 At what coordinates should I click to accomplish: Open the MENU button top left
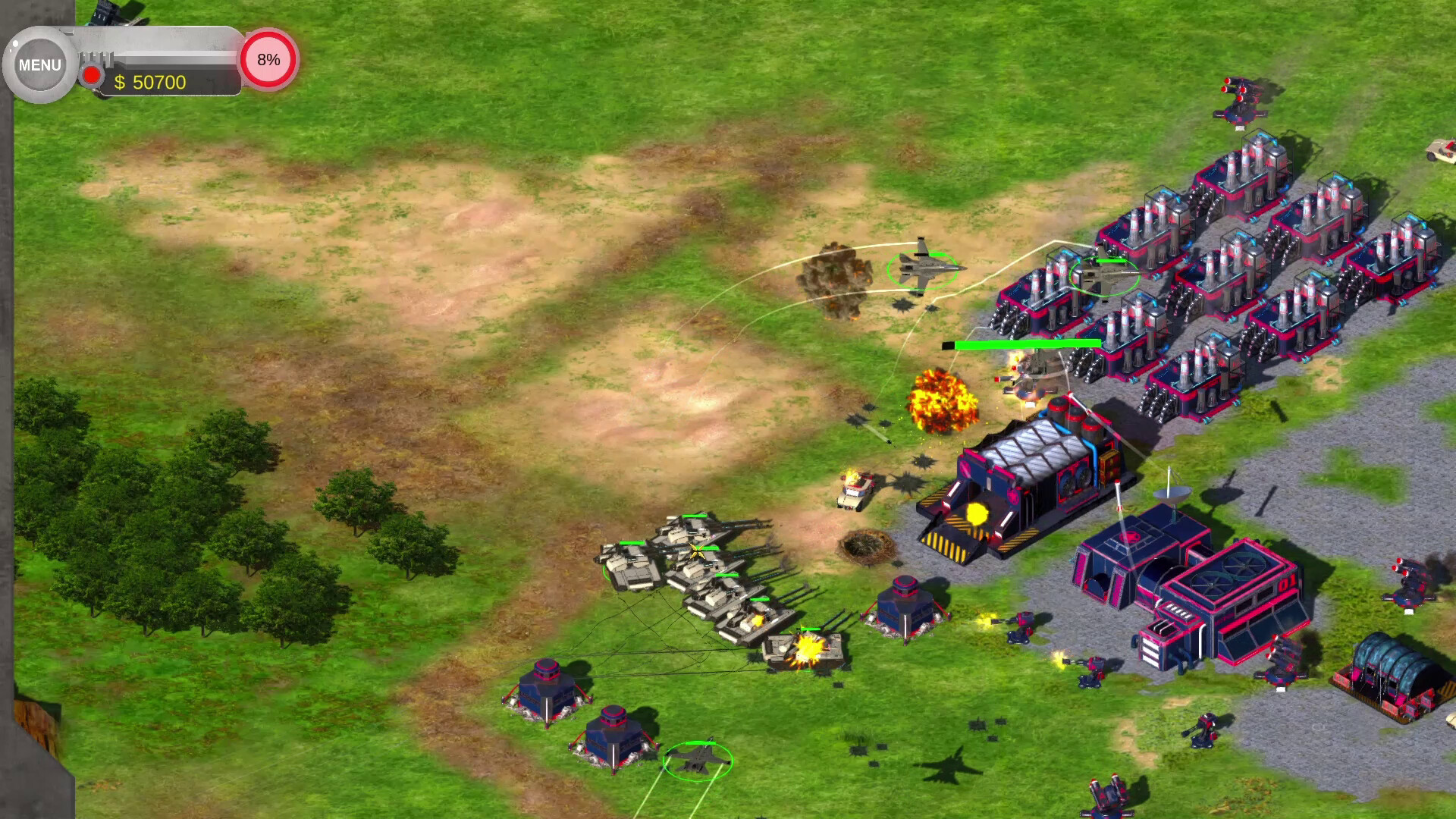point(38,64)
